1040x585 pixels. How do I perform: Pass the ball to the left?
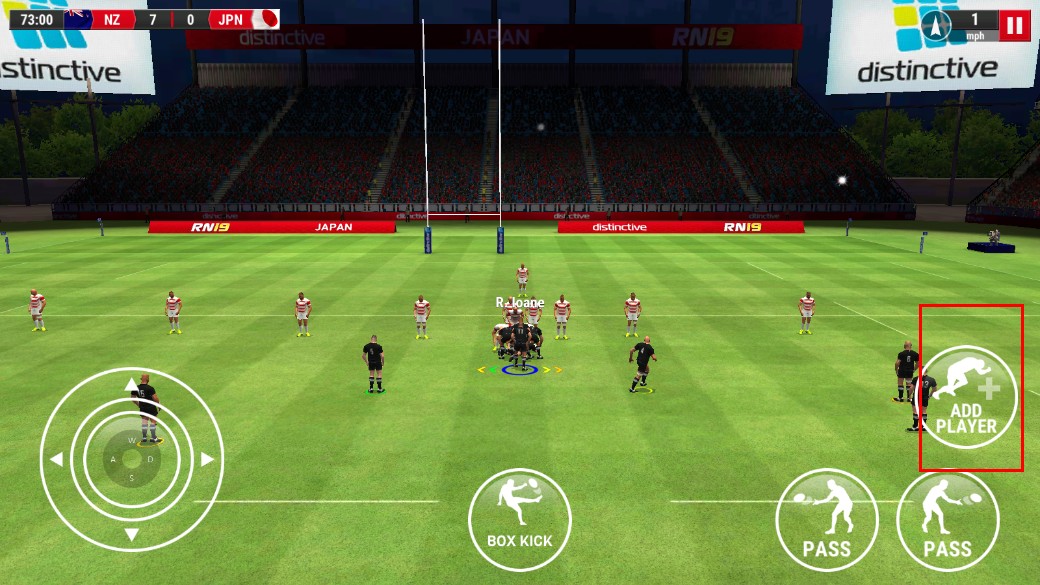click(x=827, y=520)
